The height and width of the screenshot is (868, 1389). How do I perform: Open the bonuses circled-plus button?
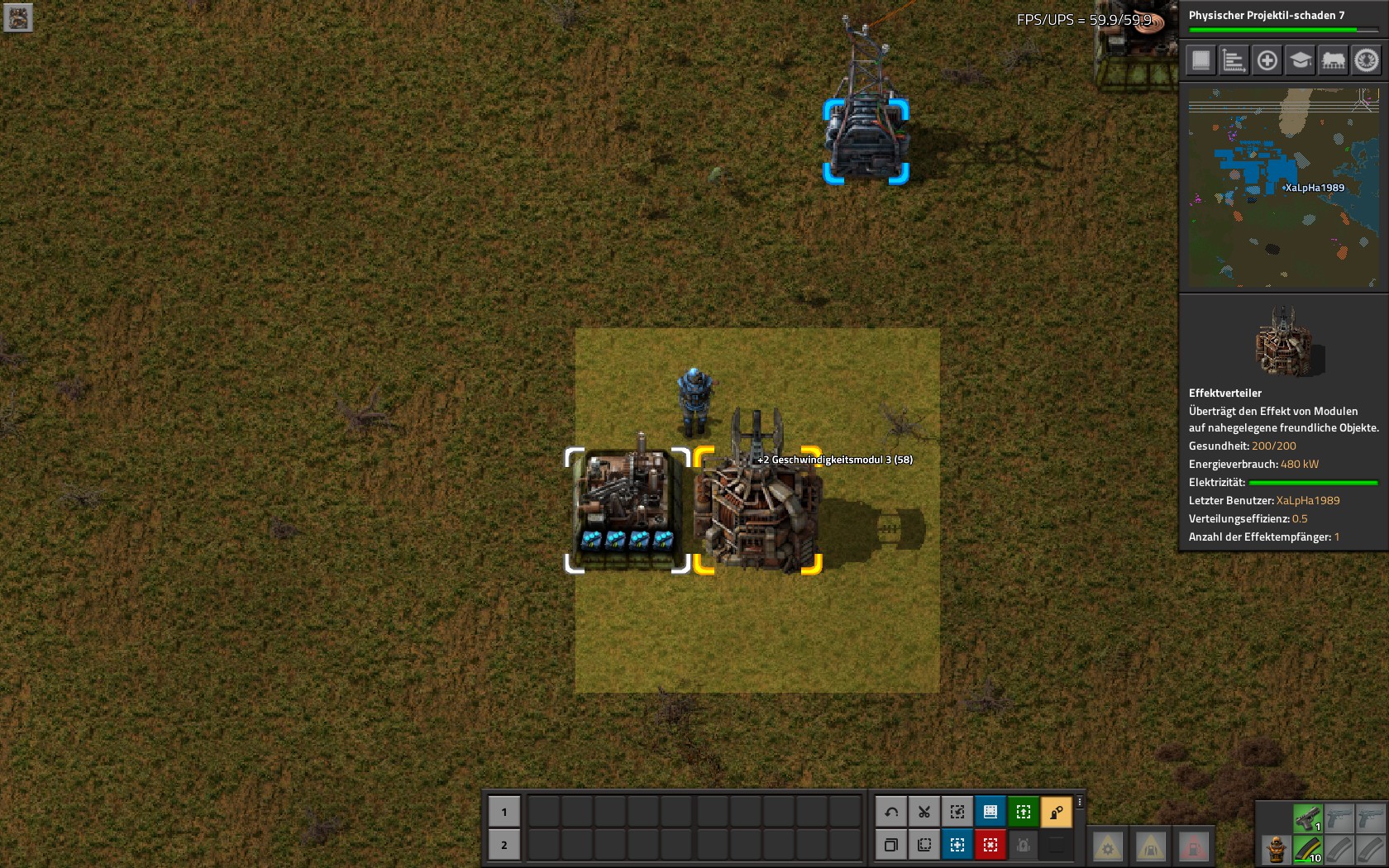pos(1267,60)
